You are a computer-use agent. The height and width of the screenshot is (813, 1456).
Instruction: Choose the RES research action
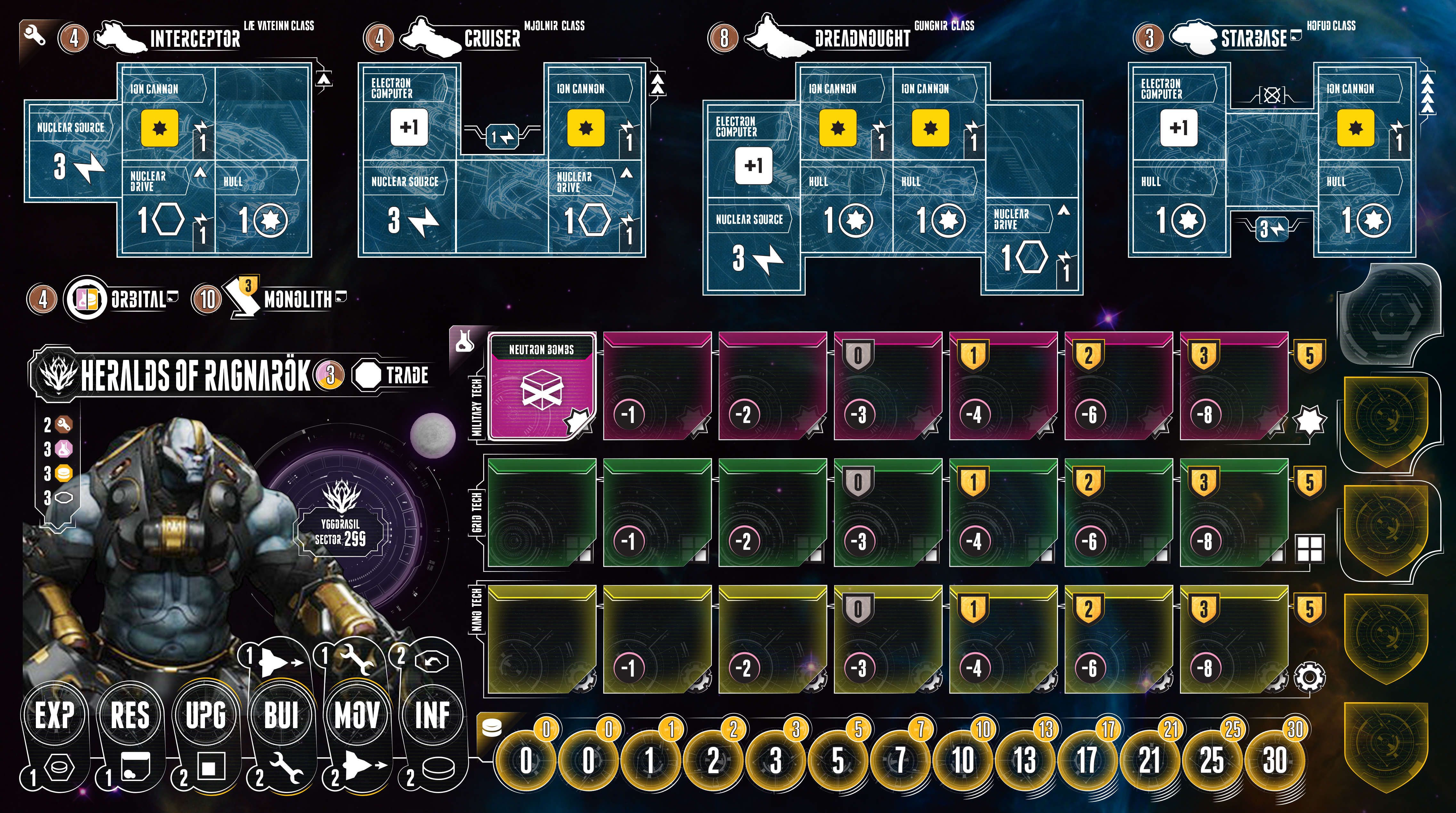(130, 715)
